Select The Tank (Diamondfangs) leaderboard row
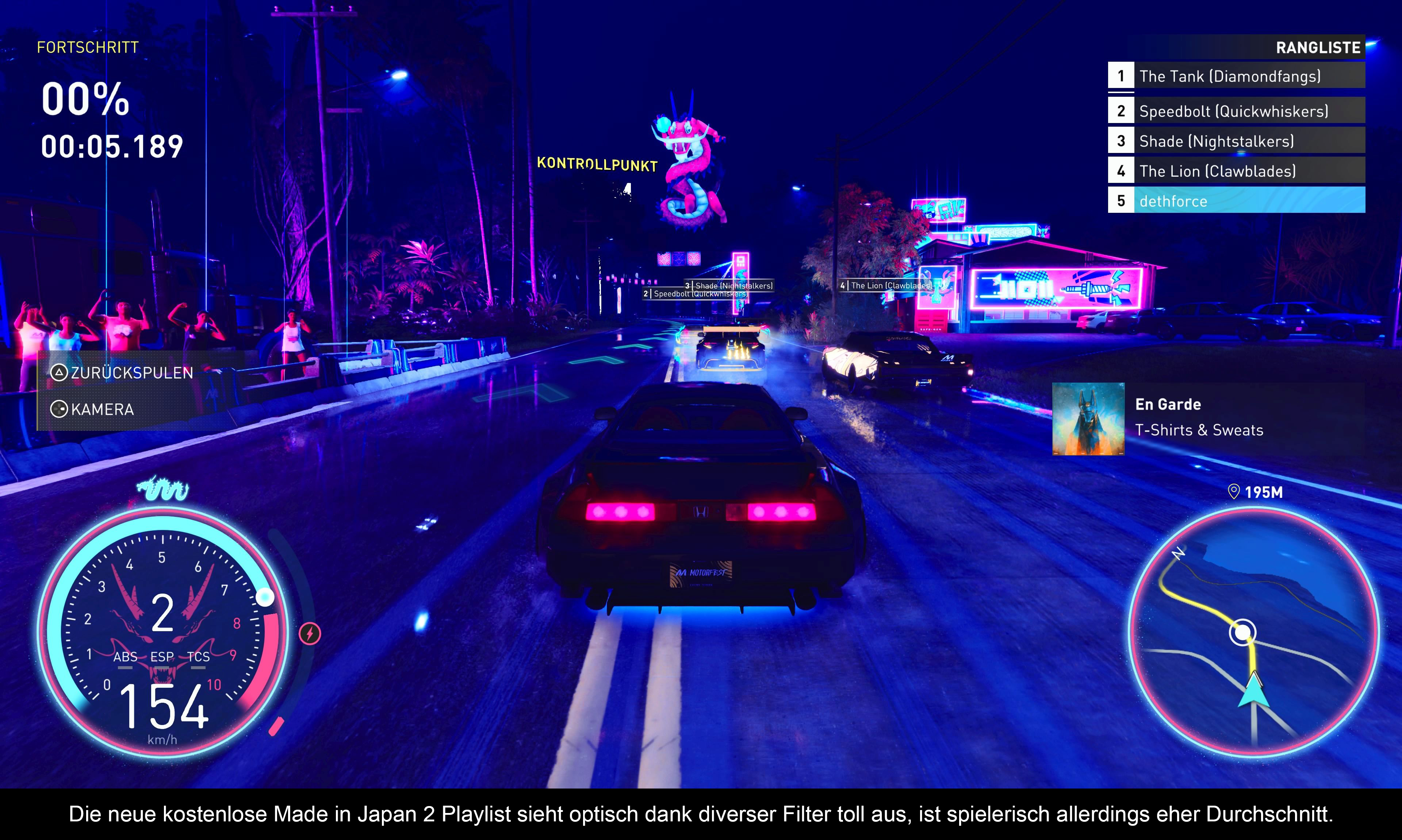 coord(1236,76)
